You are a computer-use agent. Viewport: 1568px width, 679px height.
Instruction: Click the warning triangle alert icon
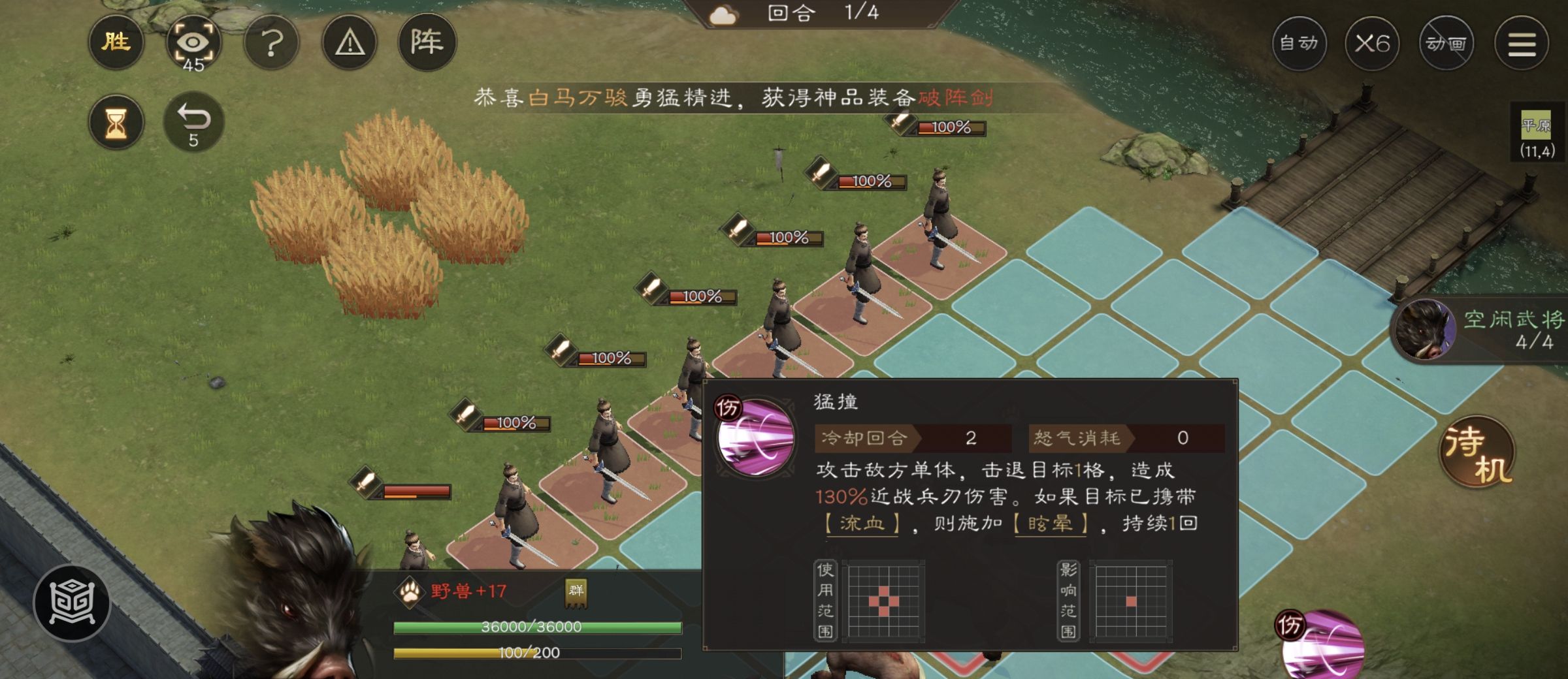tap(350, 42)
